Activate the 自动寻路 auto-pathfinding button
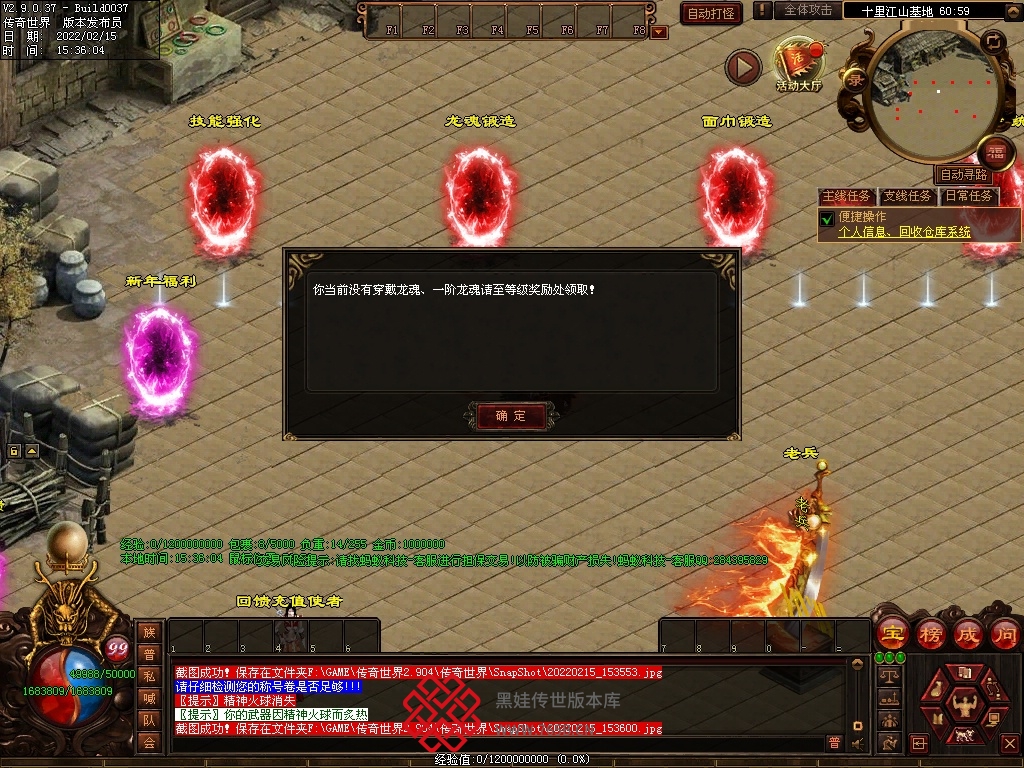Screen dimensions: 1024x768 pyautogui.click(x=964, y=175)
